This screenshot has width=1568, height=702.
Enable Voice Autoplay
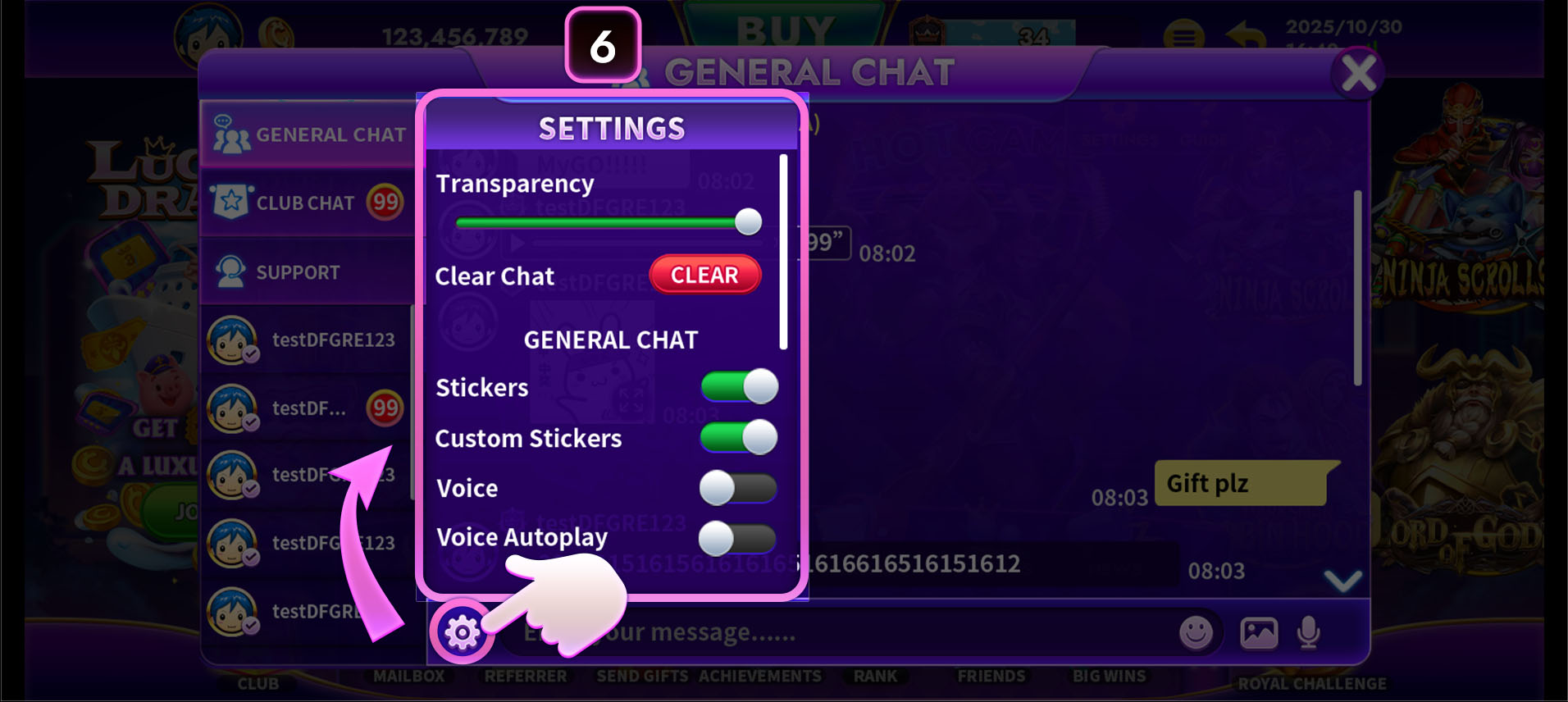point(738,537)
